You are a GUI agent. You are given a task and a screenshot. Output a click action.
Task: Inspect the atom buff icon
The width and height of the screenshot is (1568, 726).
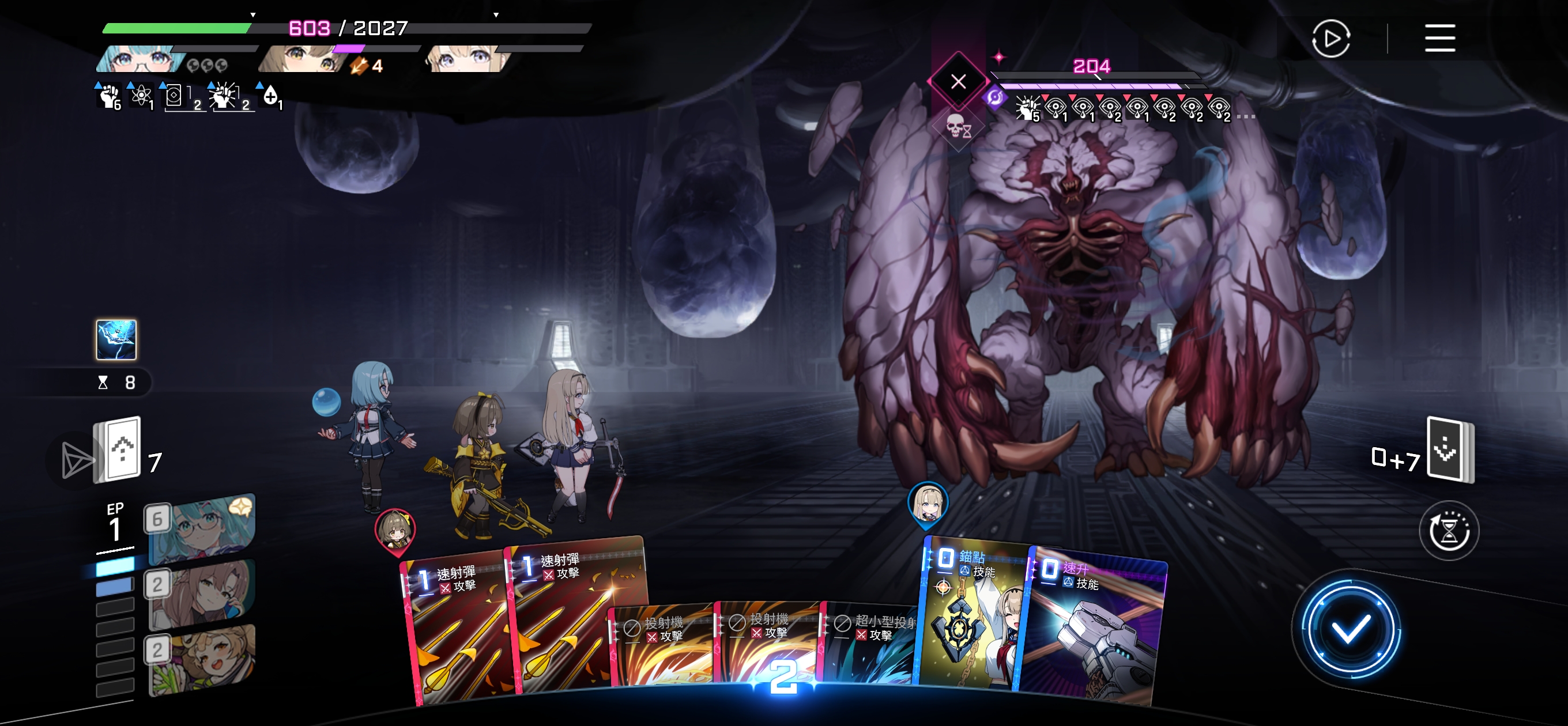click(x=142, y=96)
